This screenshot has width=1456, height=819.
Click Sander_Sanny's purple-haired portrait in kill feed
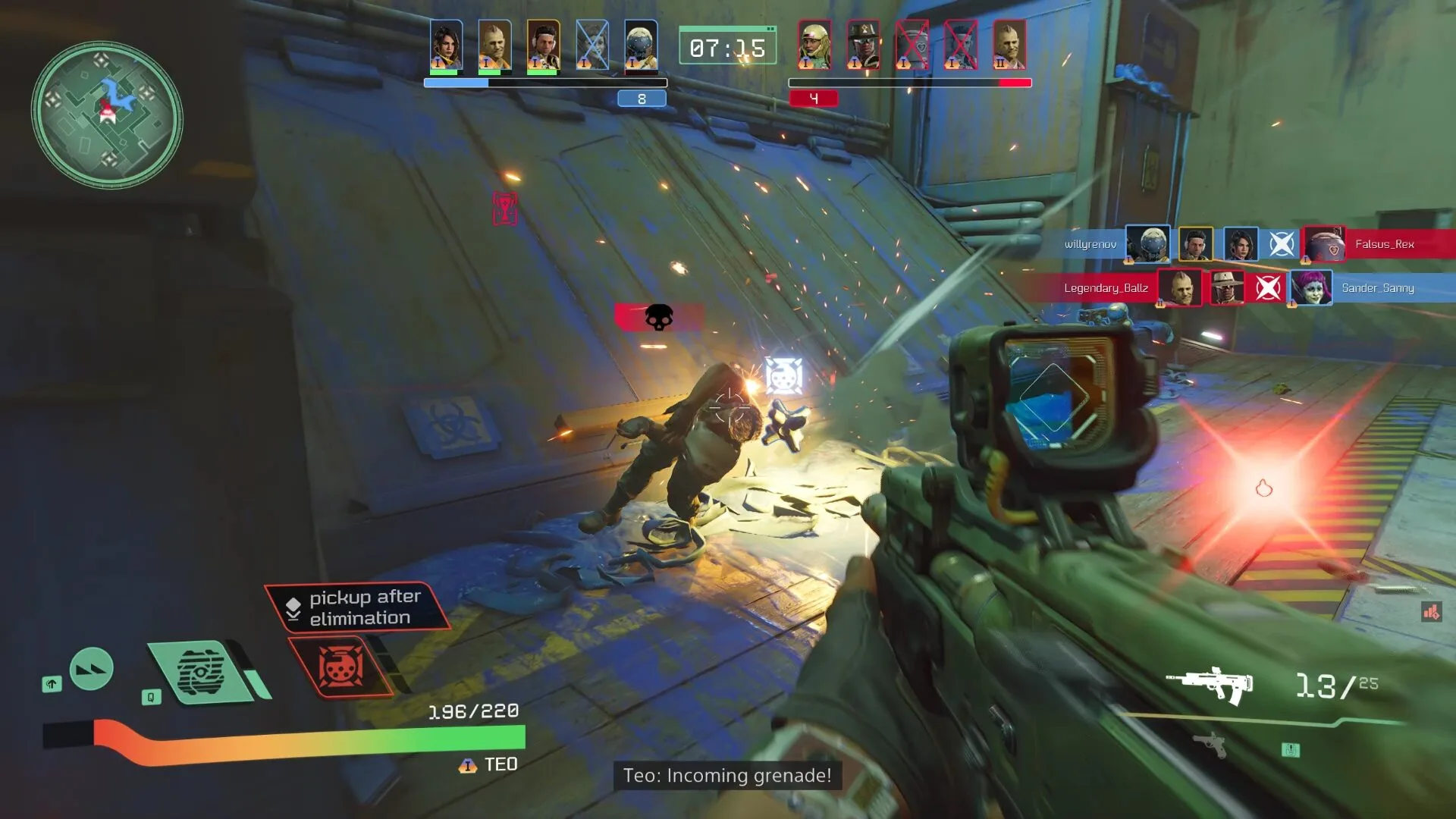(1311, 288)
